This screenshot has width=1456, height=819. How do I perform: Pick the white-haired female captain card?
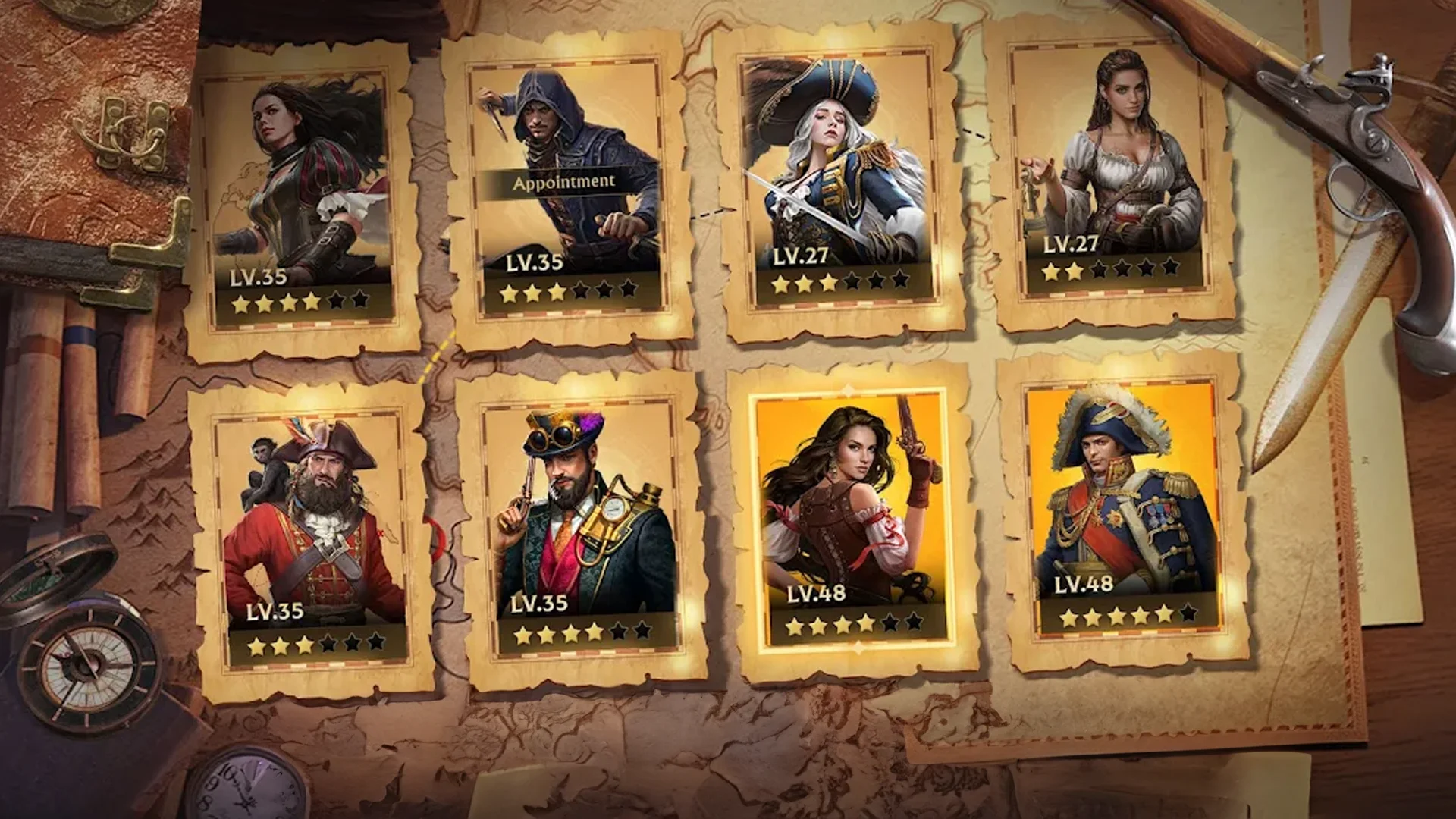pos(838,182)
